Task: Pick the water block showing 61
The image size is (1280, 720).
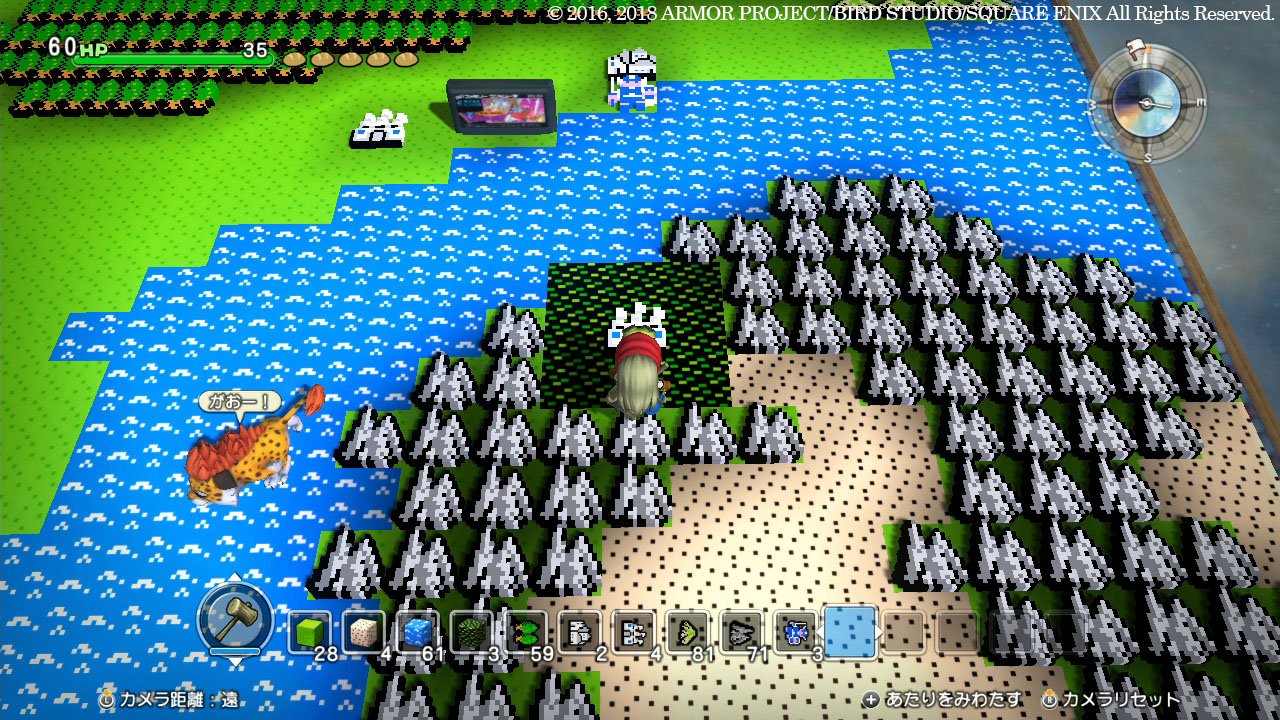Action: pos(416,632)
